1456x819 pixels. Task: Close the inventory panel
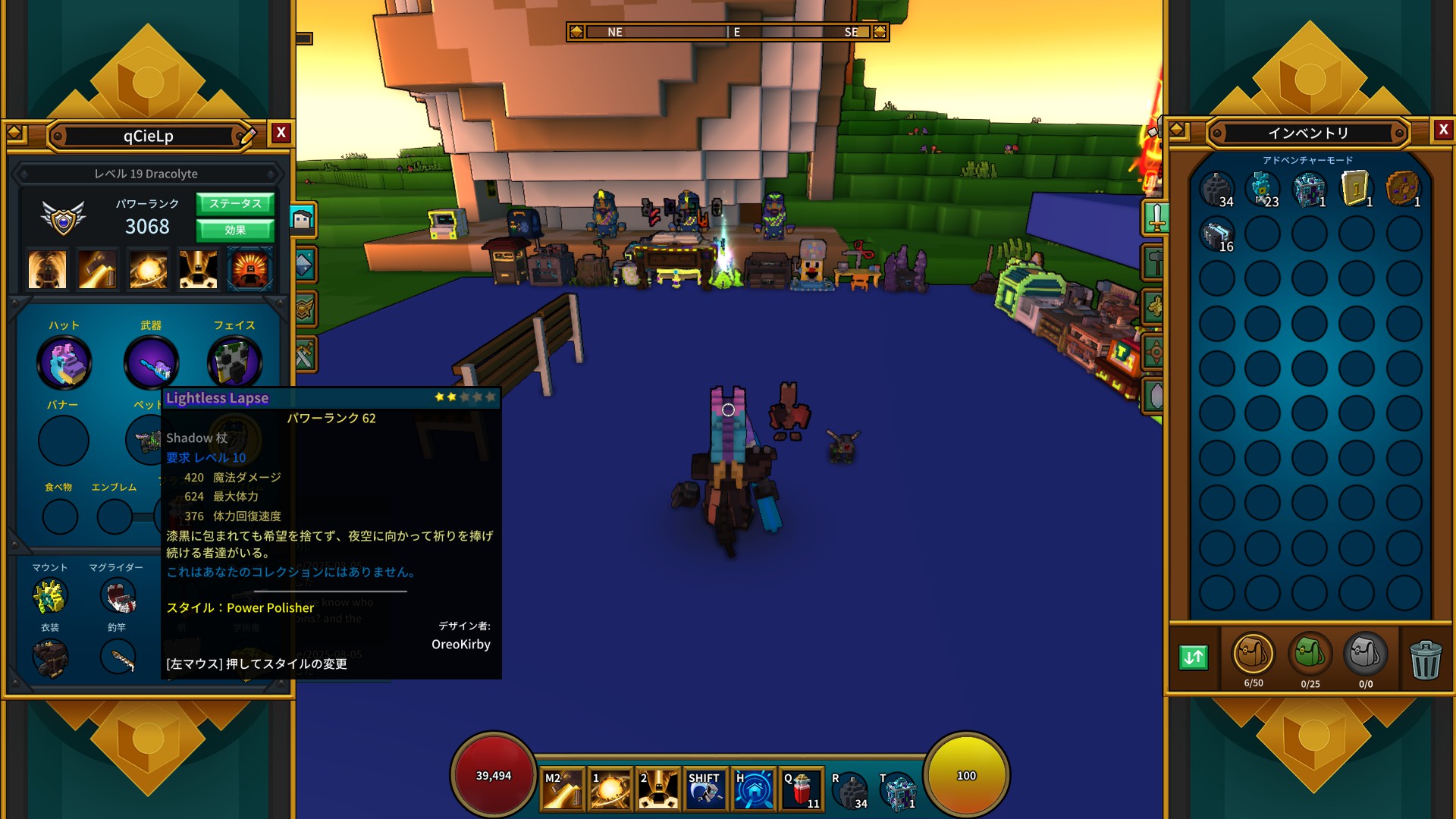pos(1443,130)
